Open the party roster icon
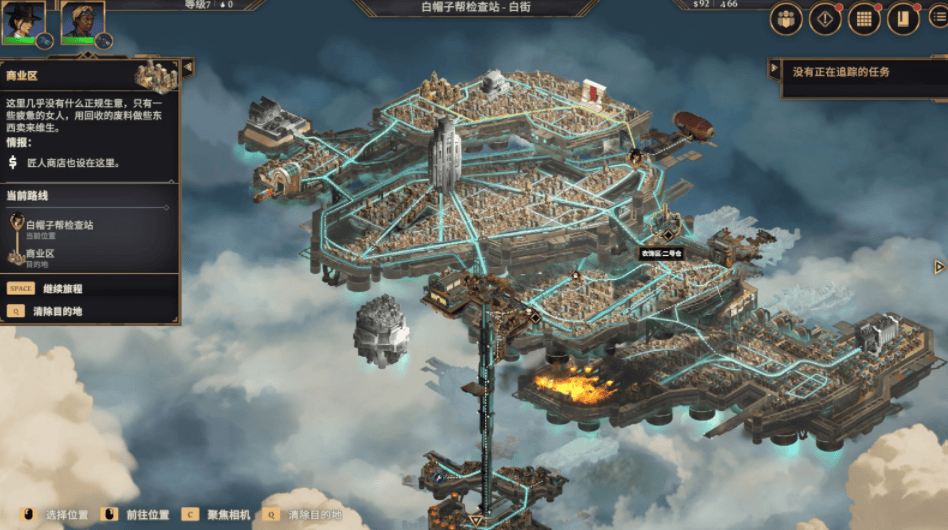 coord(785,20)
